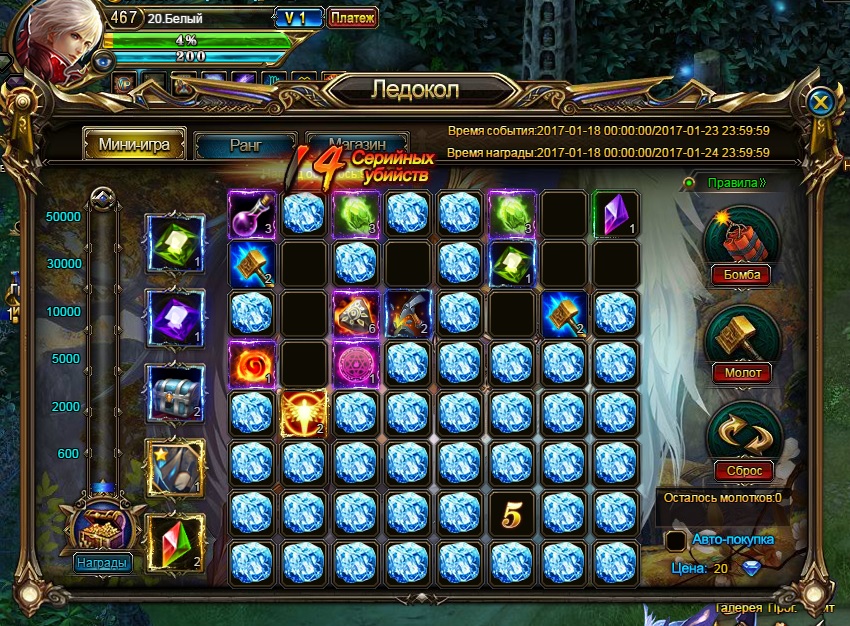Open the Магазин tab
Viewport: 850px width, 626px height.
click(358, 144)
